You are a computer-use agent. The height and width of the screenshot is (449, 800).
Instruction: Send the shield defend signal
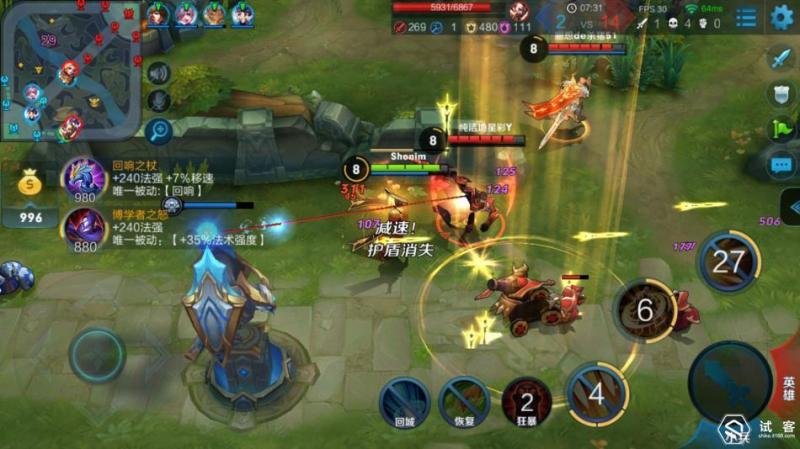pyautogui.click(x=781, y=94)
